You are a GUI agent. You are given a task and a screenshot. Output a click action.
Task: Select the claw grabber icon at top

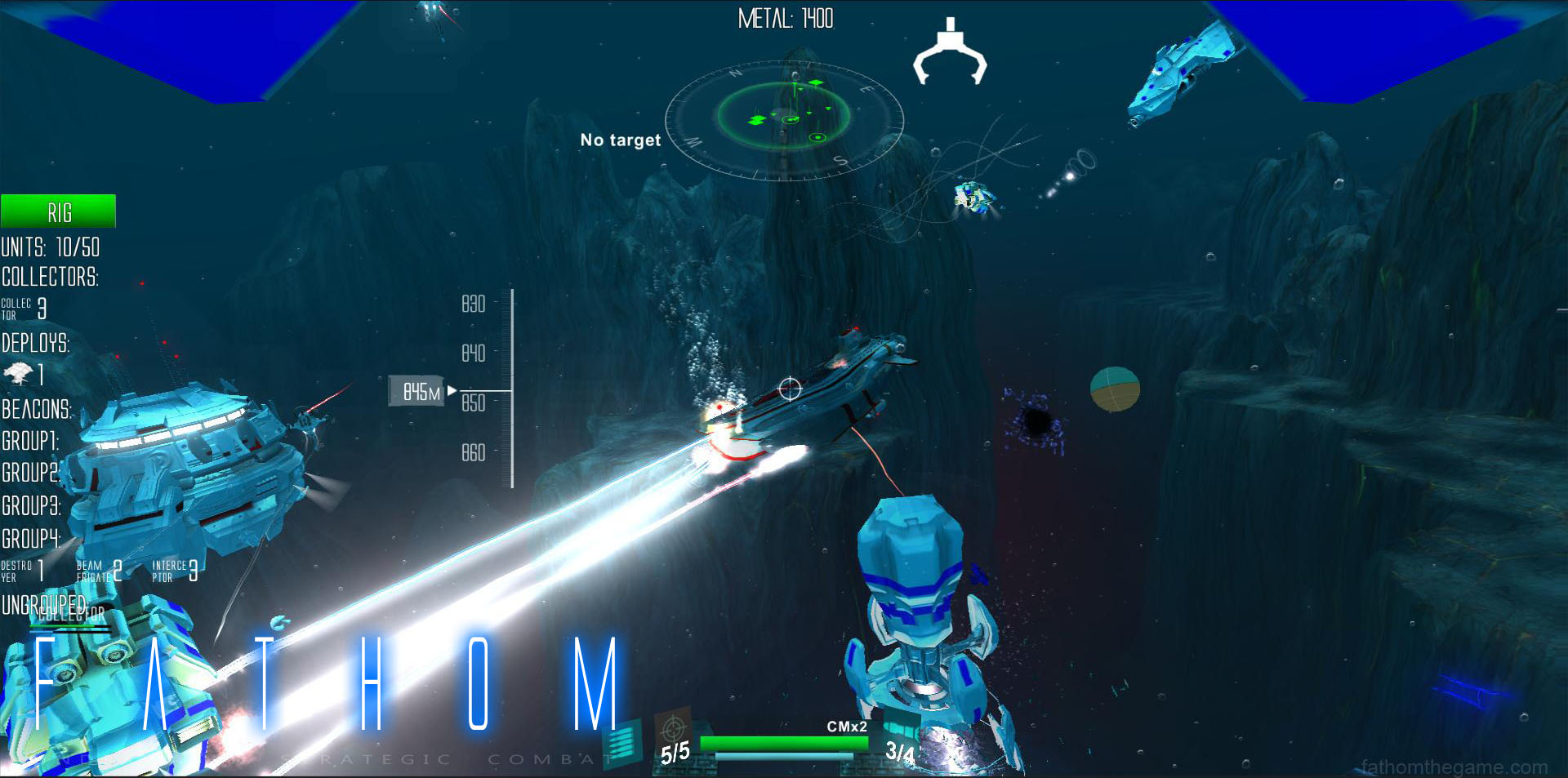point(950,53)
